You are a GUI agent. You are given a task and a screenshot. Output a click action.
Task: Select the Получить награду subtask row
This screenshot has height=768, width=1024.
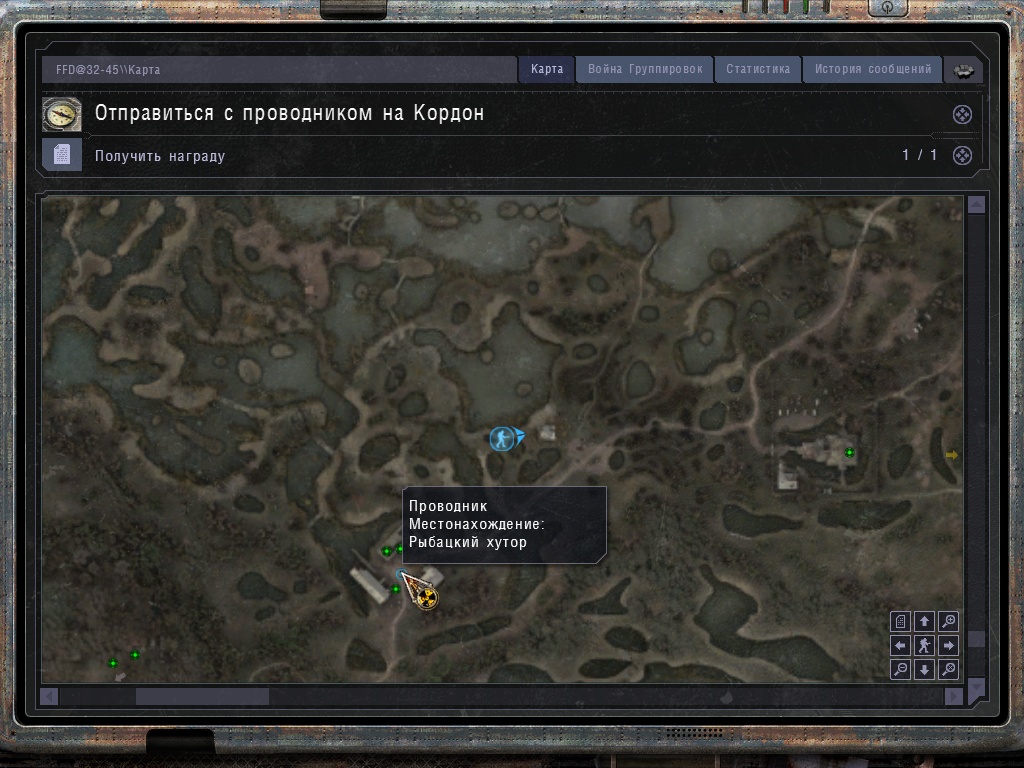[x=160, y=156]
